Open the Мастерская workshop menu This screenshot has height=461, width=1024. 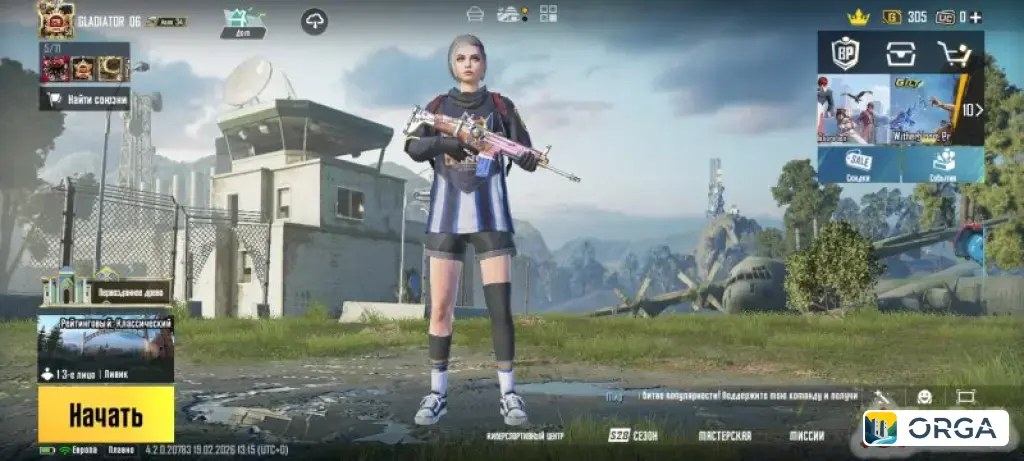pyautogui.click(x=725, y=436)
